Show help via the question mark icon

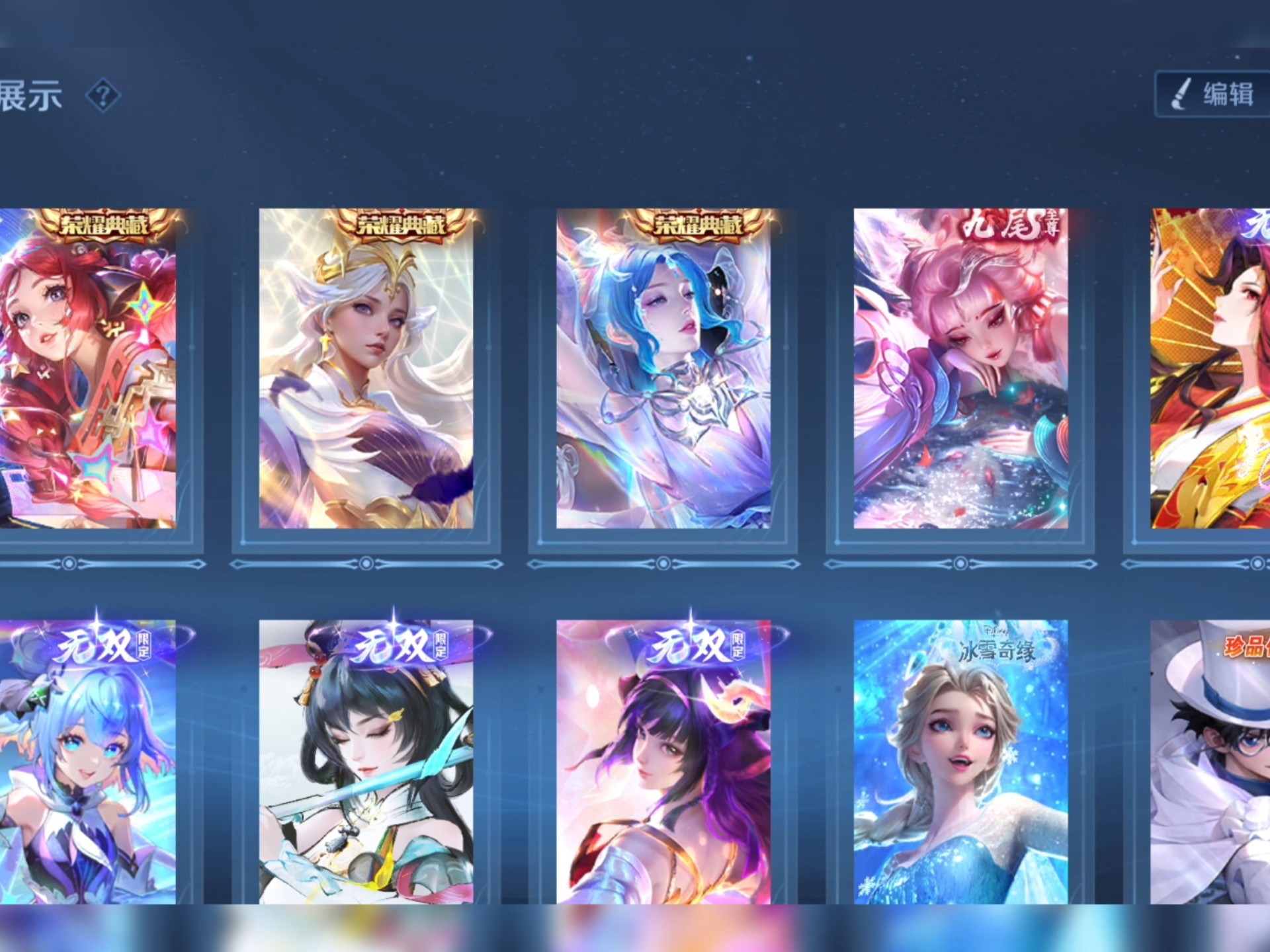pyautogui.click(x=103, y=96)
